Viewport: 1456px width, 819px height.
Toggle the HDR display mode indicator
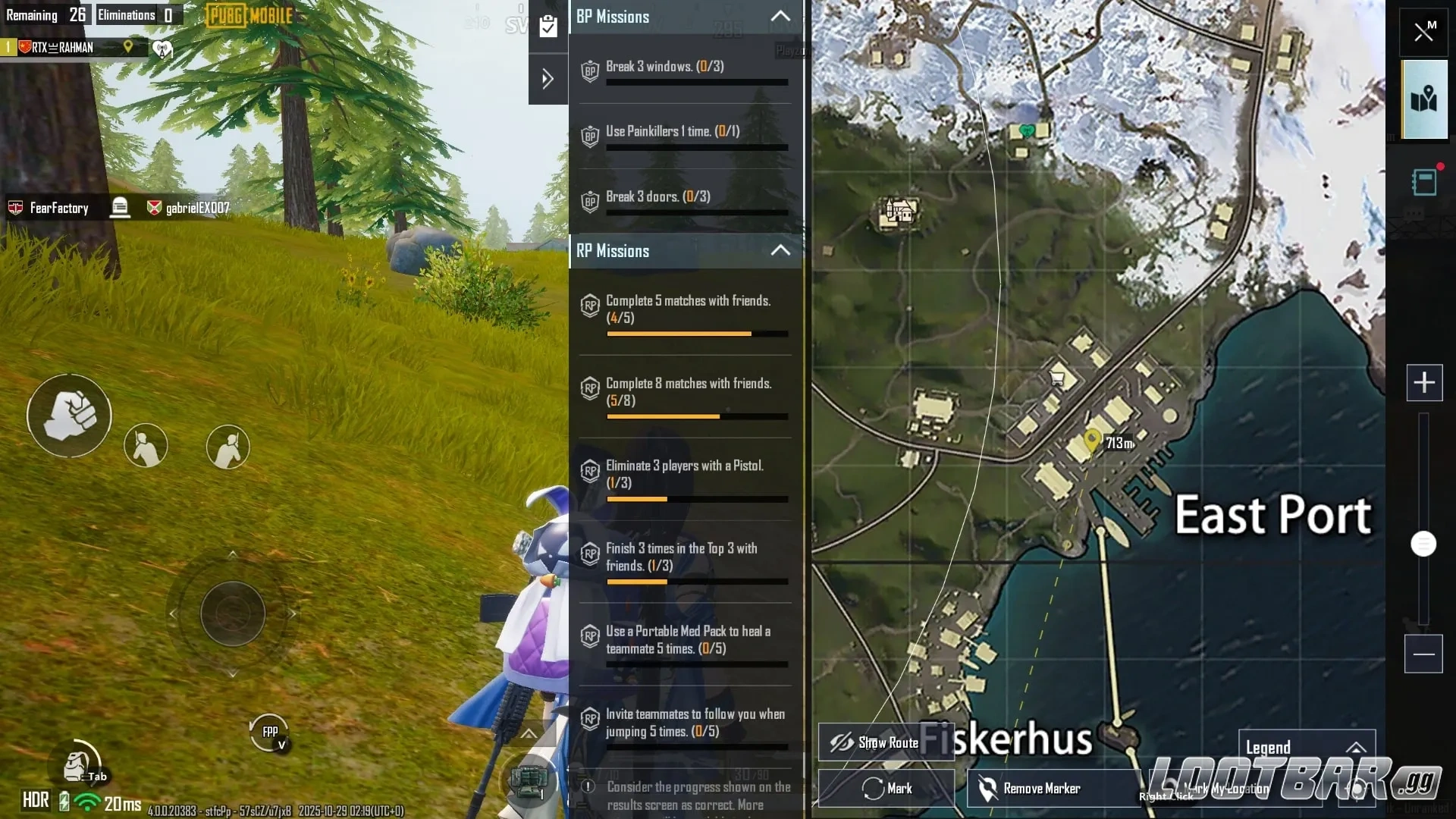[x=34, y=800]
